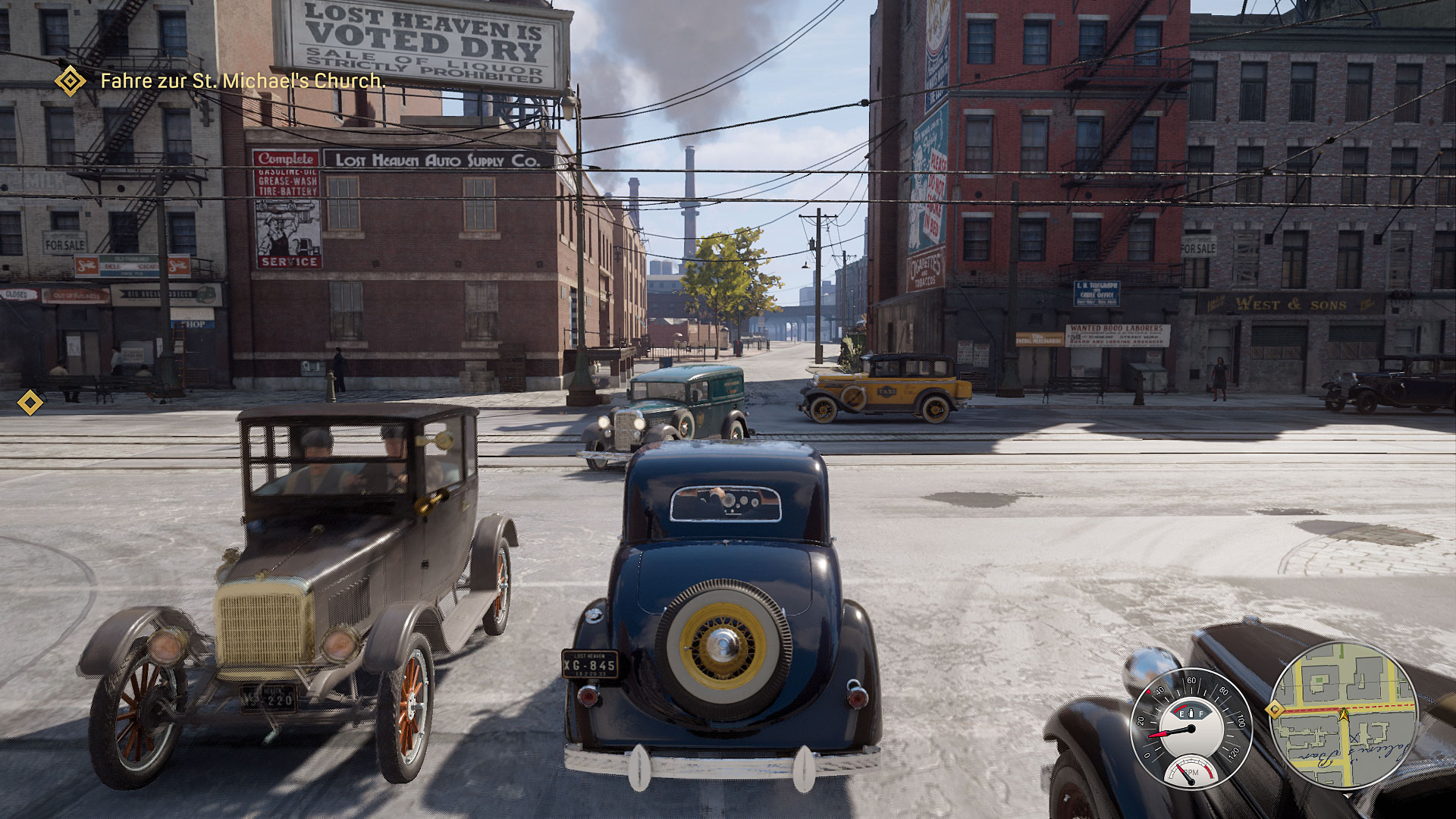
Task: Select the diamond objective marker on the minimap edge
Action: click(1275, 710)
